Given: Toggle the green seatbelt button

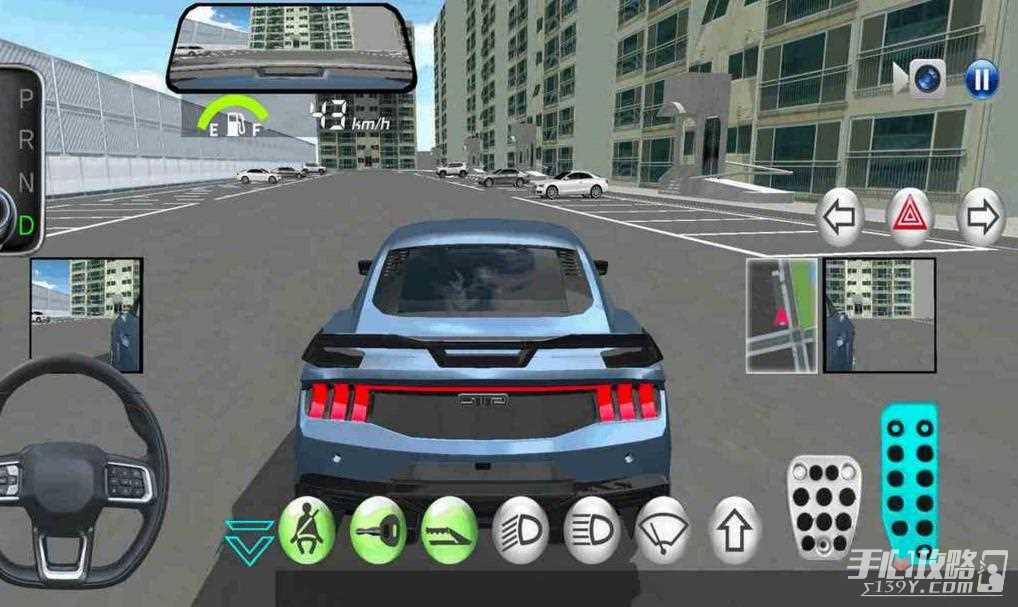Looking at the screenshot, I should pos(305,529).
